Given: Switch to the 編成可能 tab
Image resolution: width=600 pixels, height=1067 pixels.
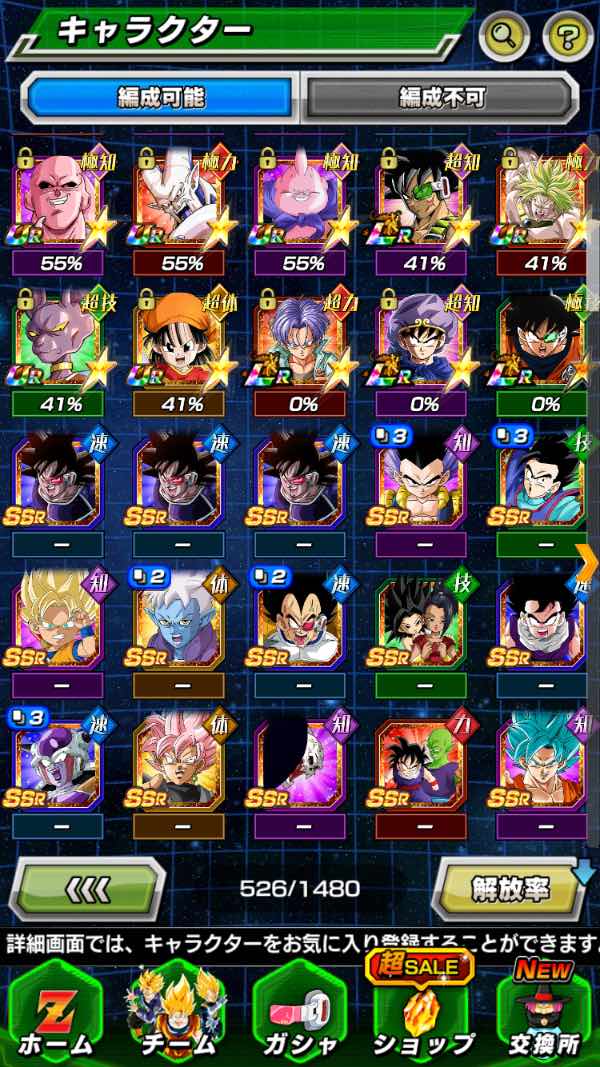Looking at the screenshot, I should (160, 98).
